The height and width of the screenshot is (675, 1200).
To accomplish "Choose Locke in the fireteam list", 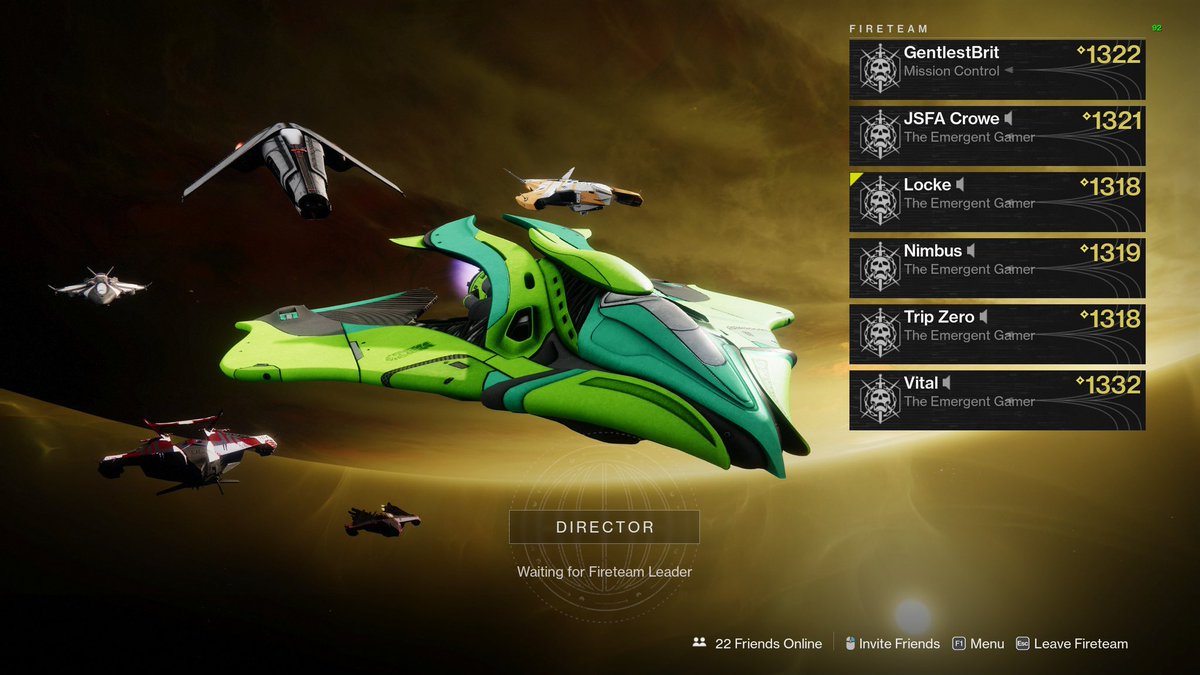I will pos(997,201).
